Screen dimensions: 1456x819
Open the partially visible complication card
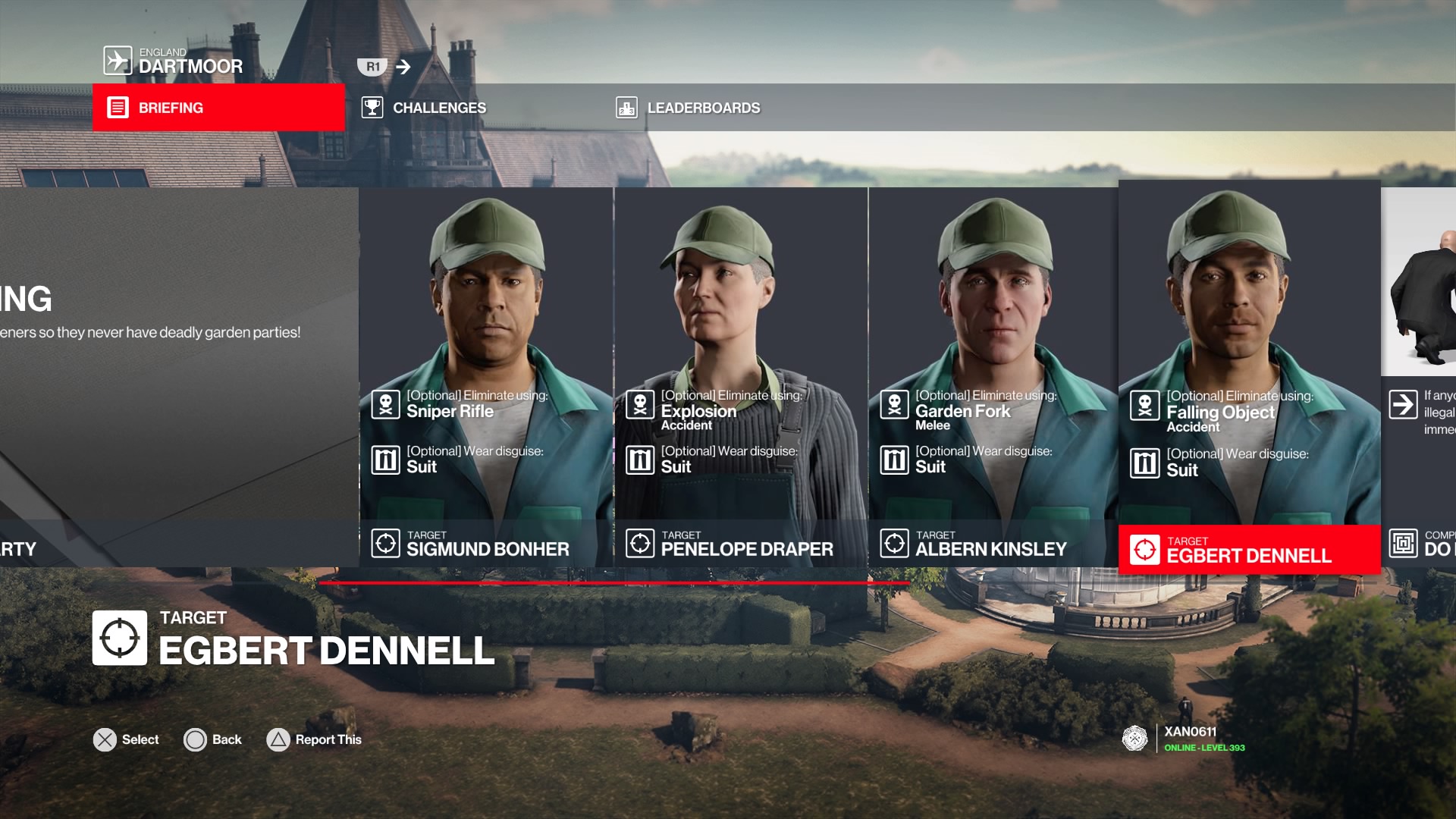[1419, 377]
